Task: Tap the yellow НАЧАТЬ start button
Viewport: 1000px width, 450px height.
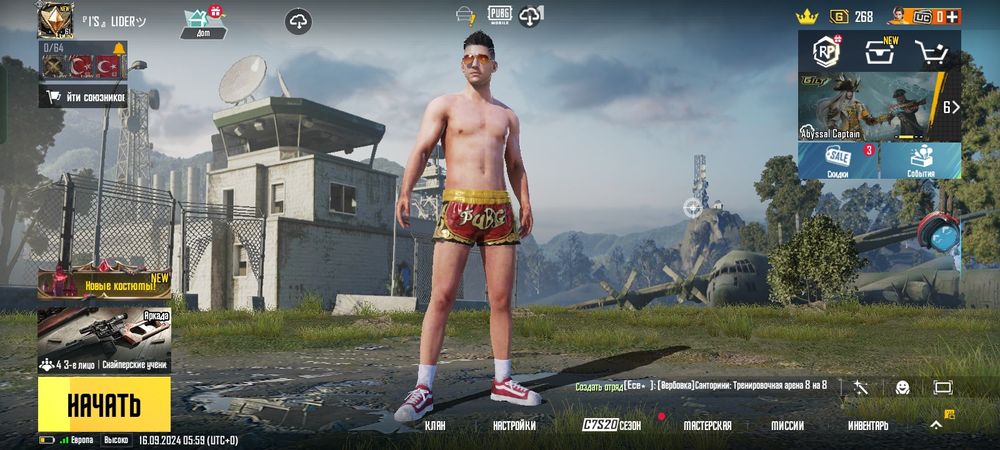Action: click(x=104, y=404)
